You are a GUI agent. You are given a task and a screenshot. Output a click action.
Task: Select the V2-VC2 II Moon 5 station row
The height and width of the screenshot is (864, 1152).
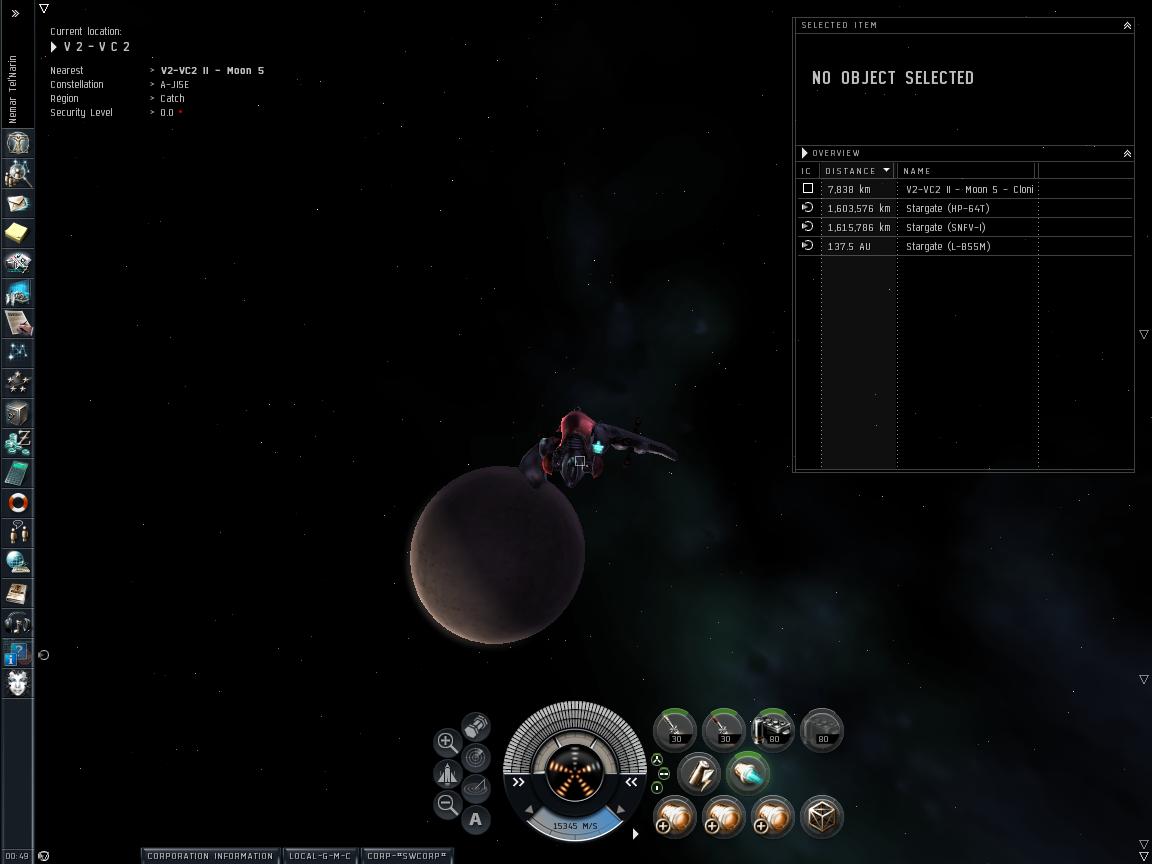(968, 189)
